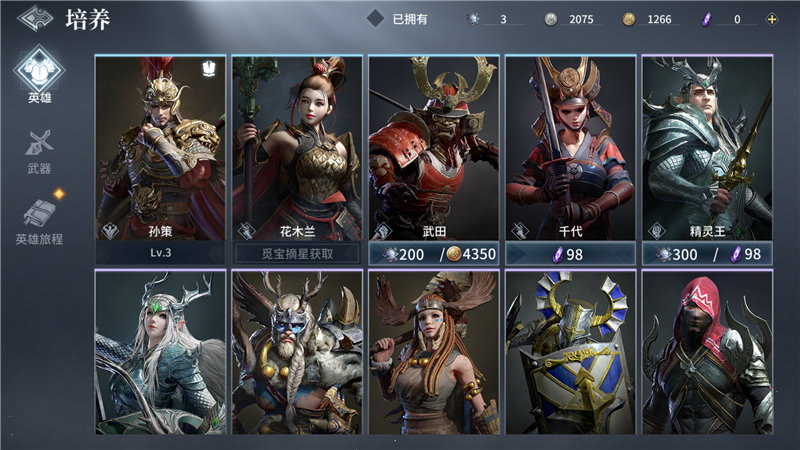Screen dimensions: 800x450
Task: Select the 精灵王 elf king card
Action: point(707,148)
